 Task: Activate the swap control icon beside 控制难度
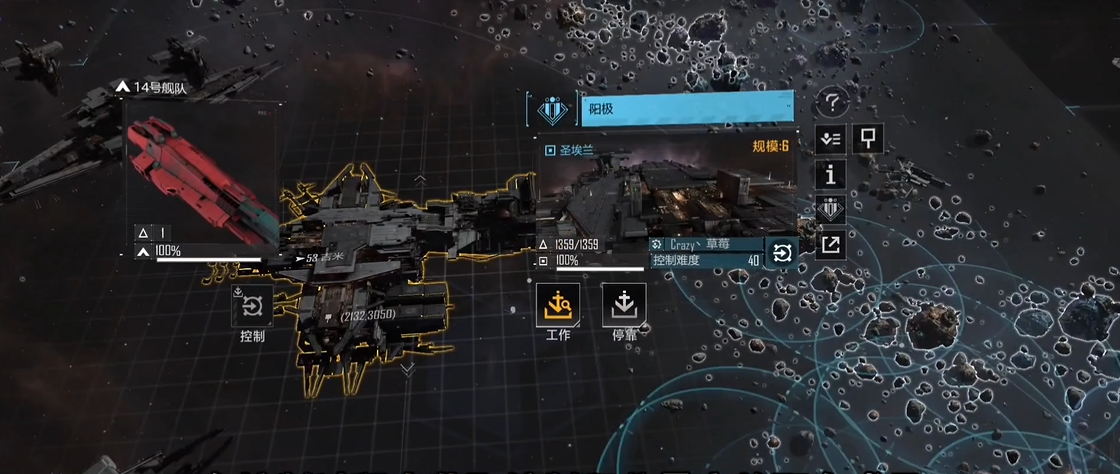tap(782, 254)
